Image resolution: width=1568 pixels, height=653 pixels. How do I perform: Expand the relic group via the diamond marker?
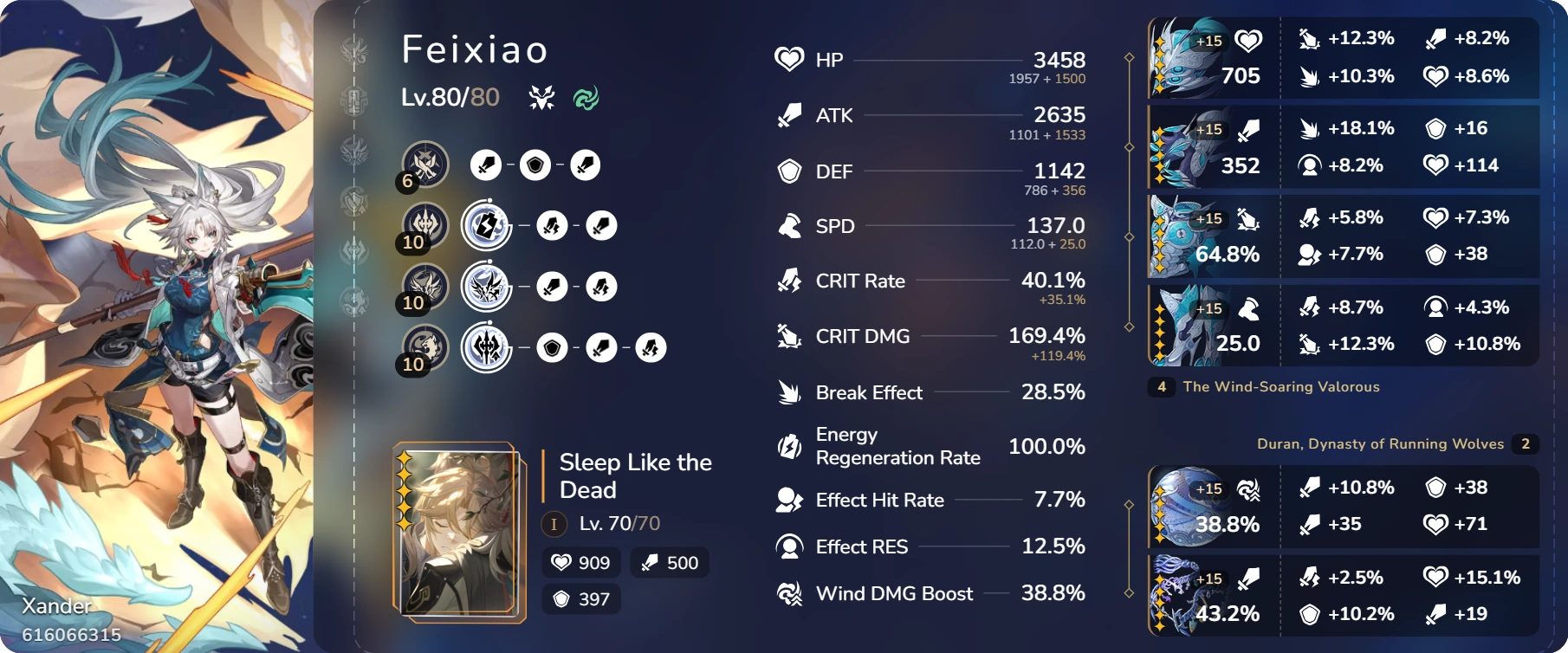1129,59
